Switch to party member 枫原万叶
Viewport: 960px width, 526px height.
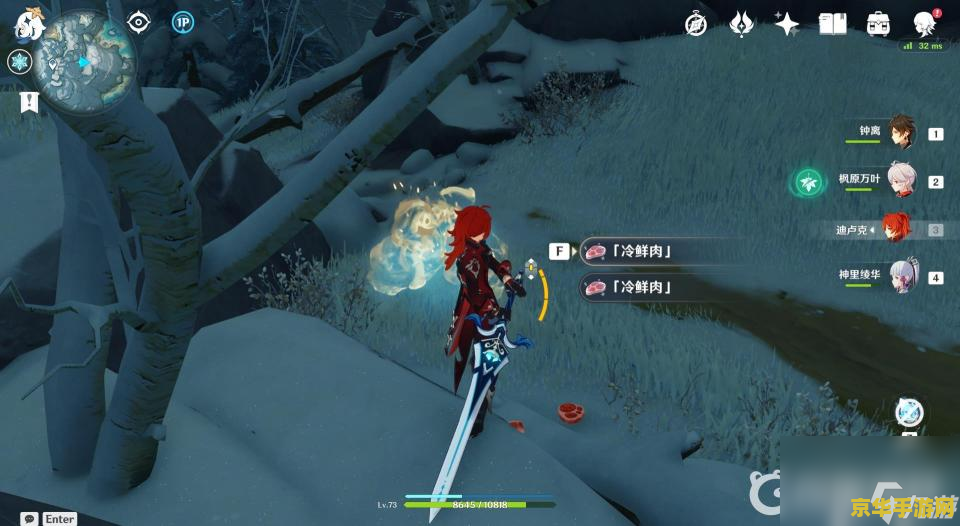click(901, 181)
